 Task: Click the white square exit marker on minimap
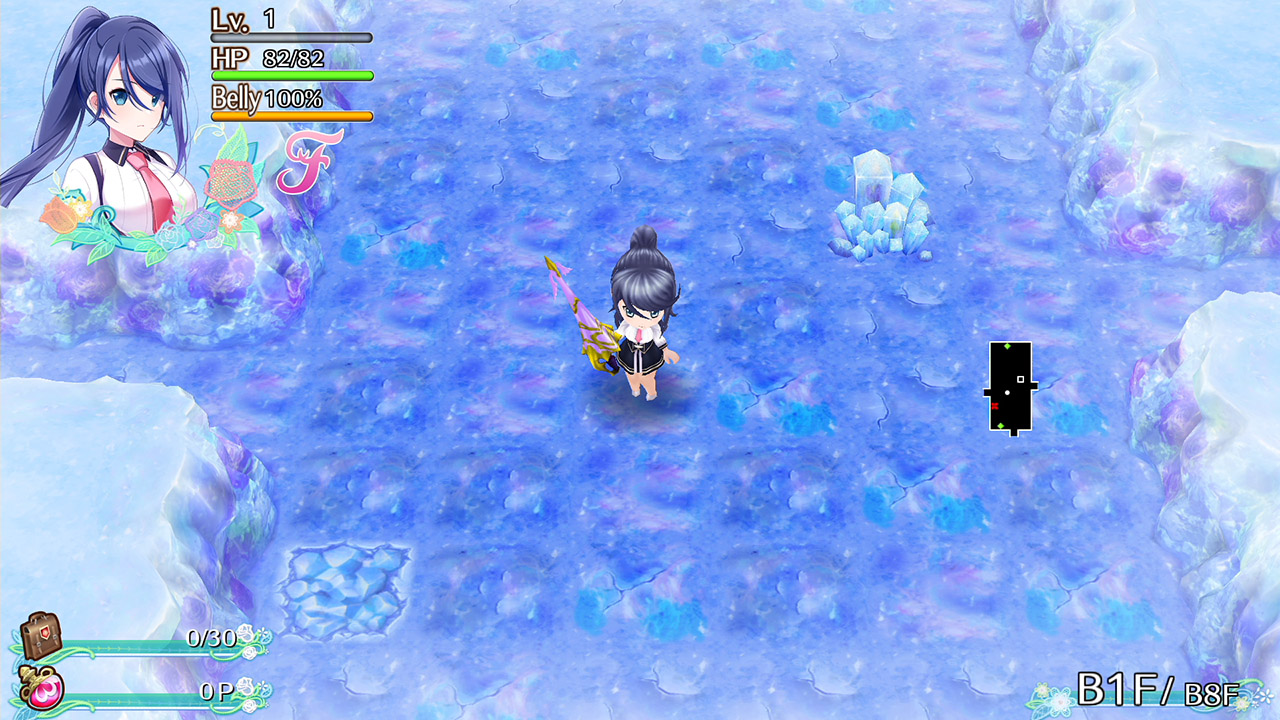1020,379
